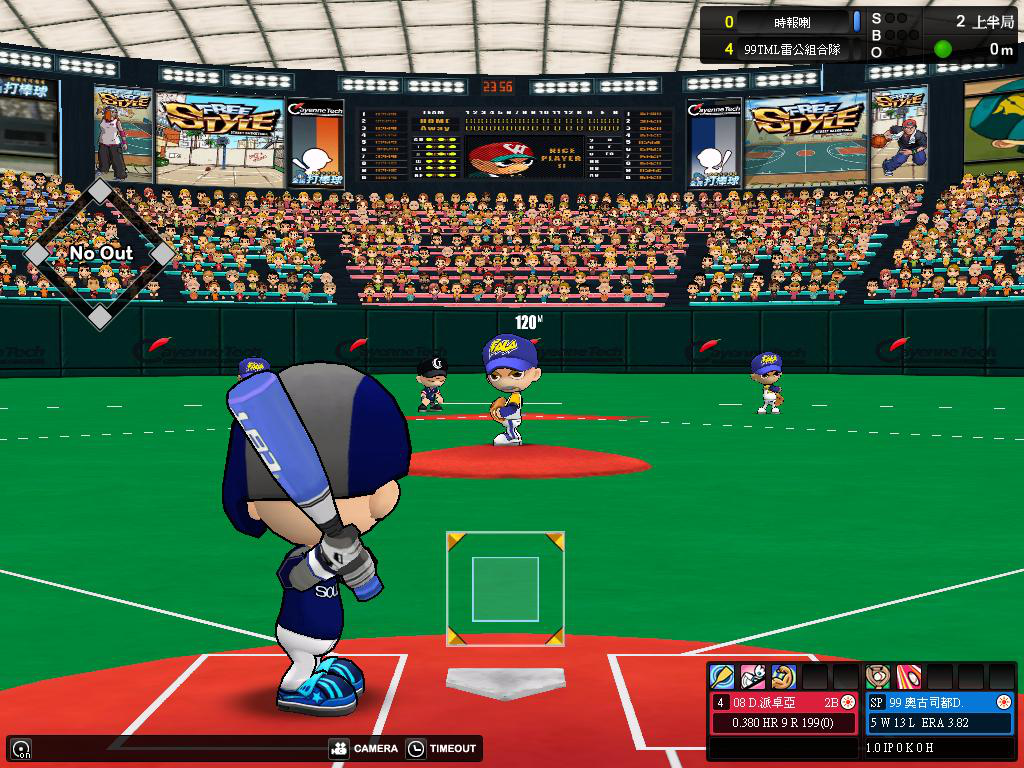The width and height of the screenshot is (1024, 768).
Task: Choose the flexing arm power skill icon
Action: pos(783,676)
